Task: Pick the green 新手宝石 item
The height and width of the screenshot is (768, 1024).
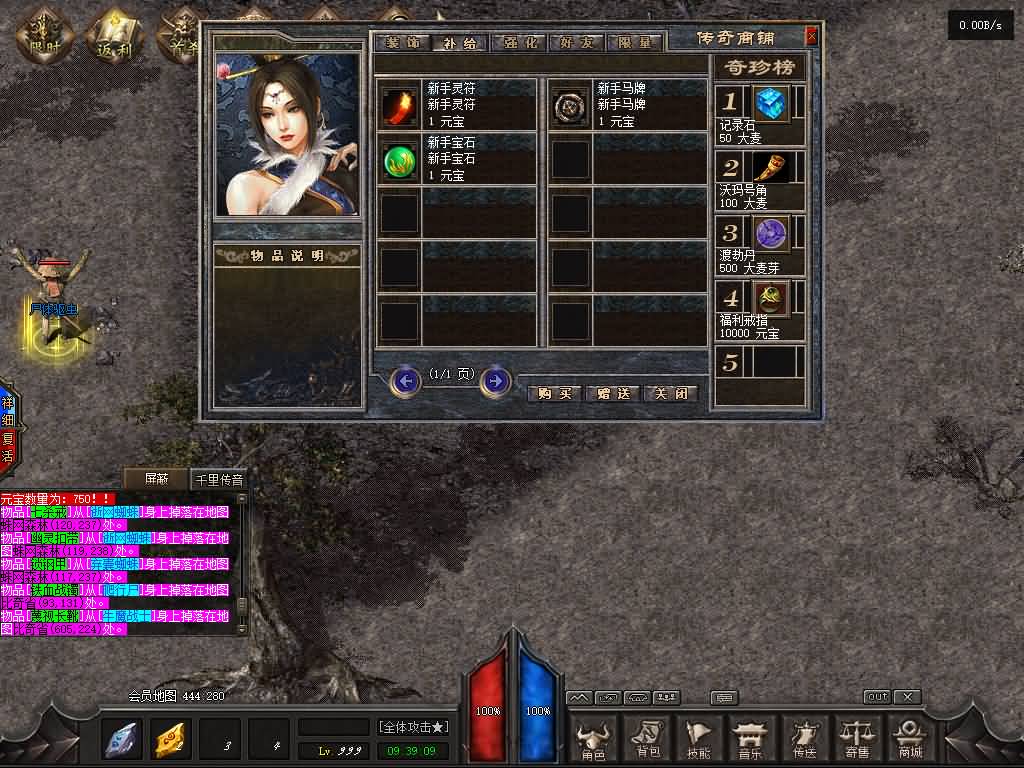Action: (x=400, y=160)
